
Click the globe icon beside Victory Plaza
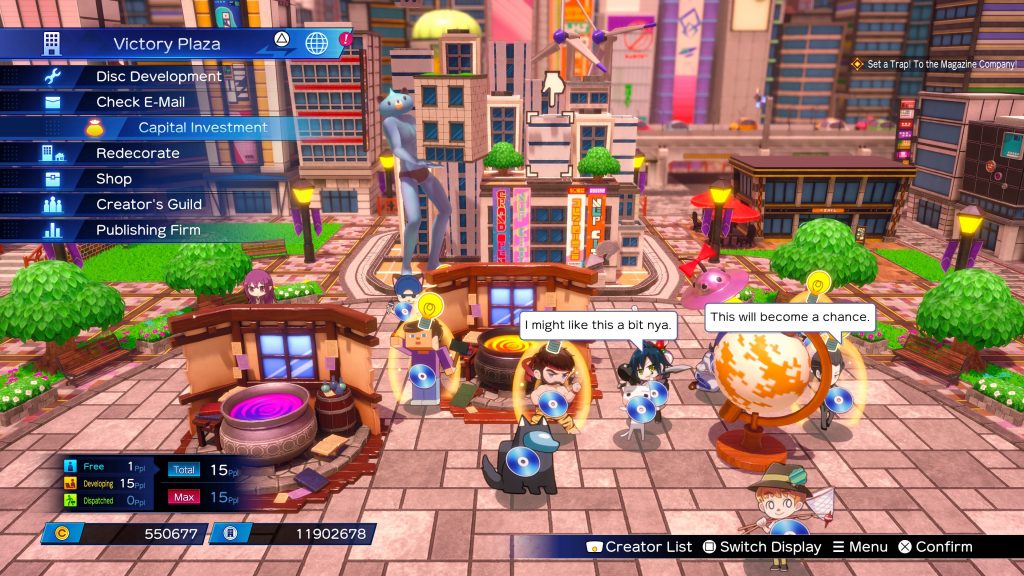tap(317, 43)
